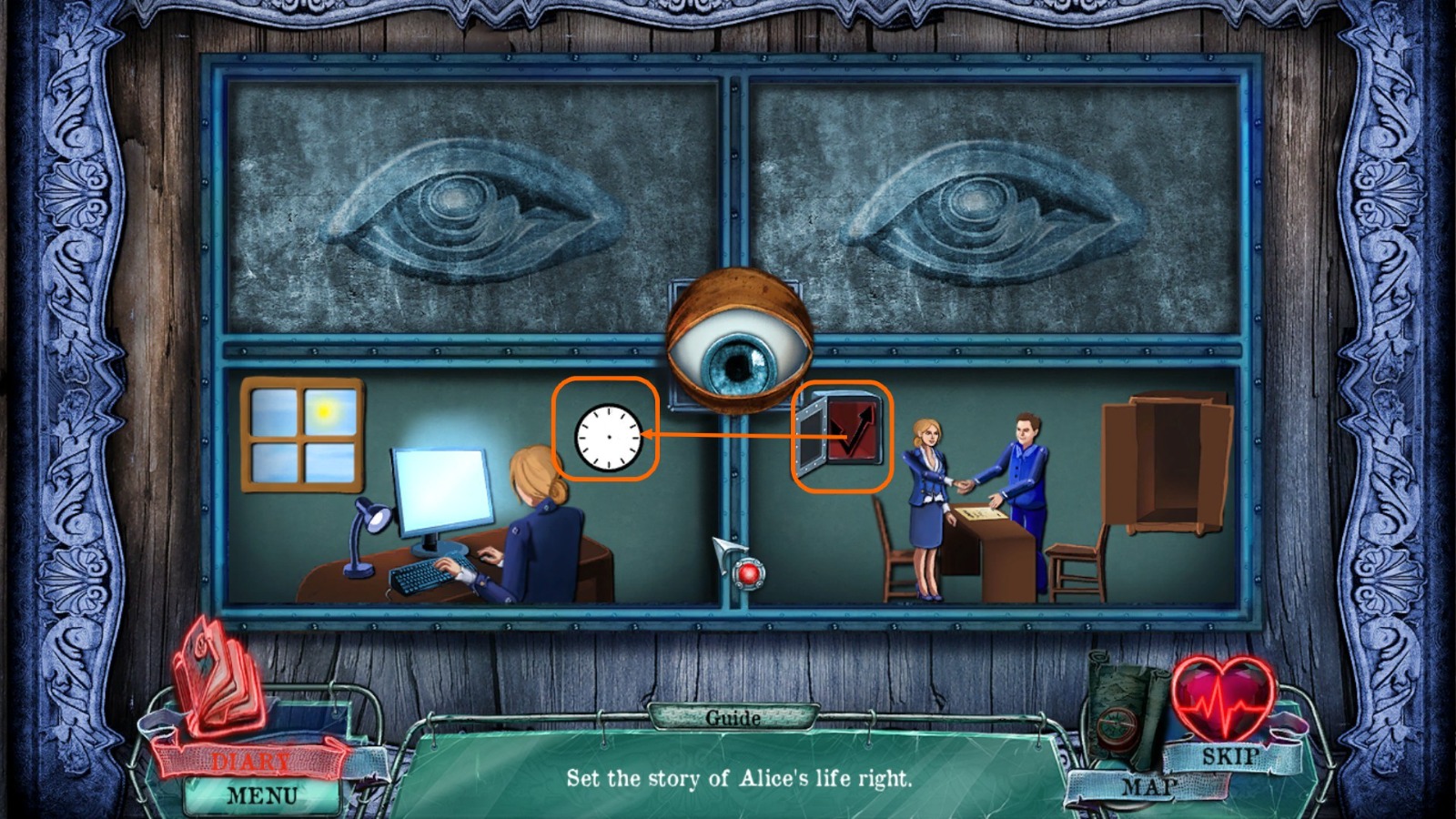The width and height of the screenshot is (1456, 819).
Task: Click the handshaking couple at the desk
Action: [x=965, y=482]
